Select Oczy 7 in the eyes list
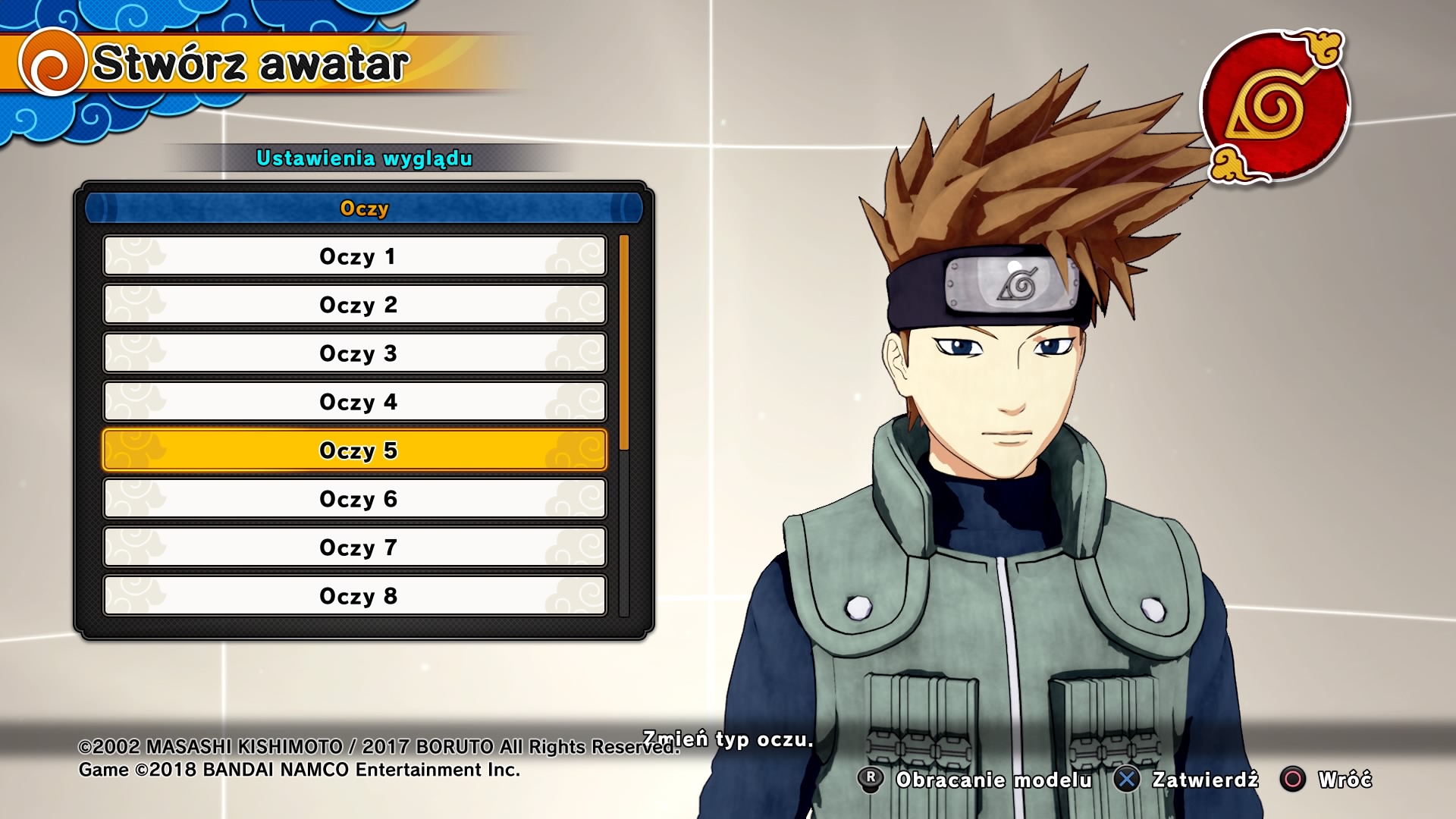1456x819 pixels. (355, 548)
